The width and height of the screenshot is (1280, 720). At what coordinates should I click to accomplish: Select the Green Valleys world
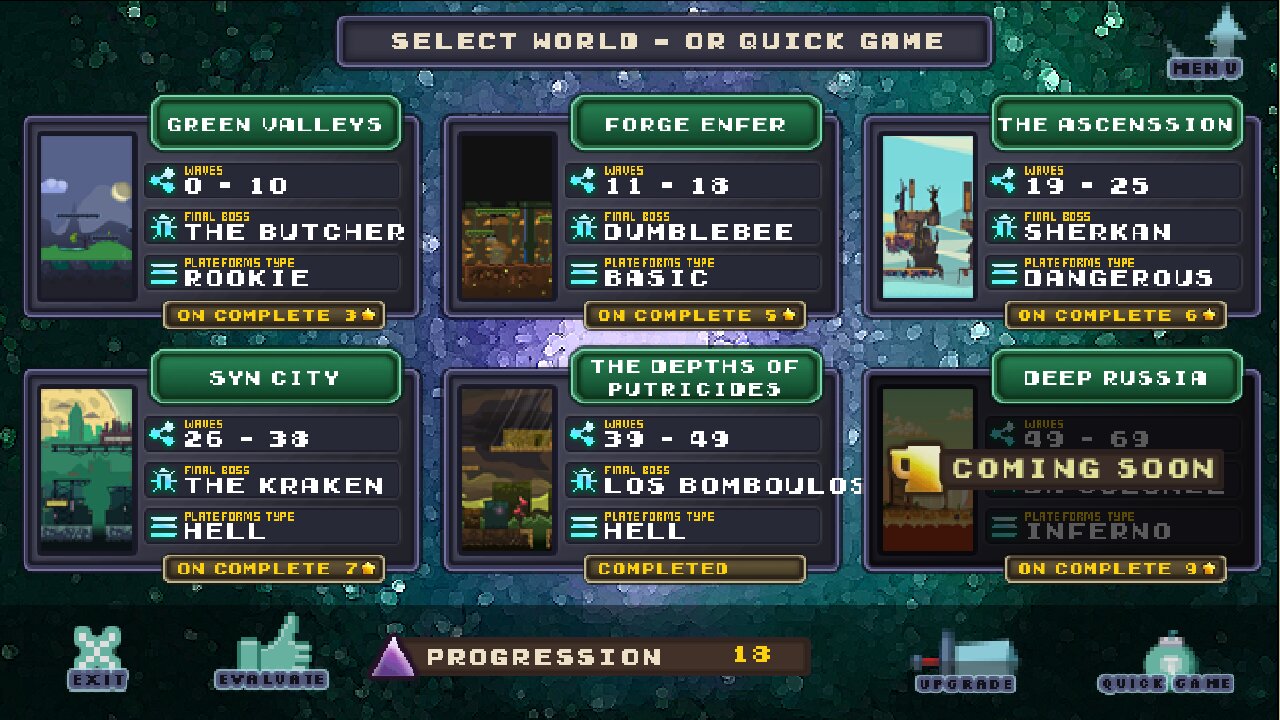coord(275,124)
